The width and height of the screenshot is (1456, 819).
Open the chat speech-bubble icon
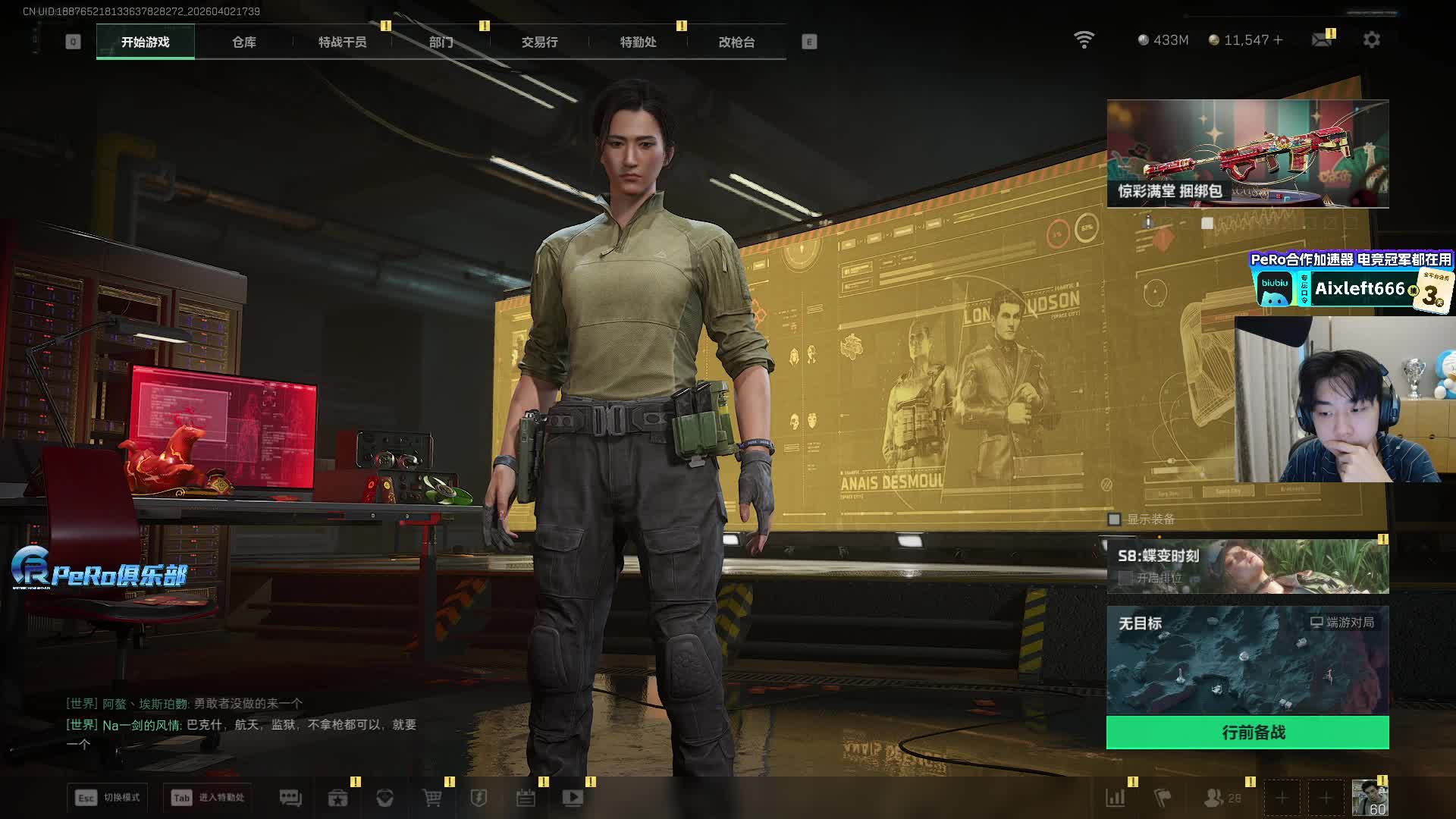tap(290, 798)
